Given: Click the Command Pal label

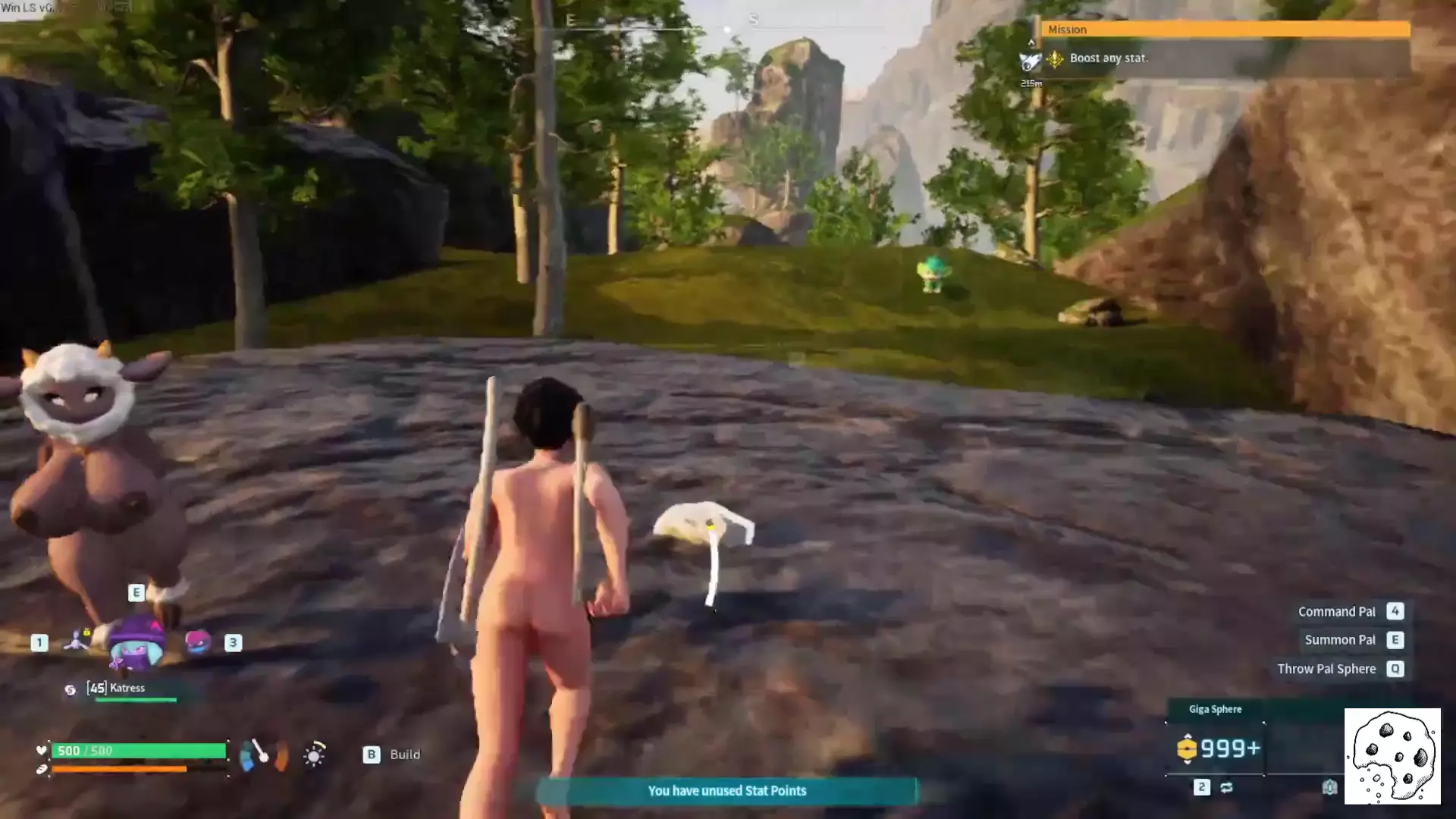Looking at the screenshot, I should (x=1336, y=612).
